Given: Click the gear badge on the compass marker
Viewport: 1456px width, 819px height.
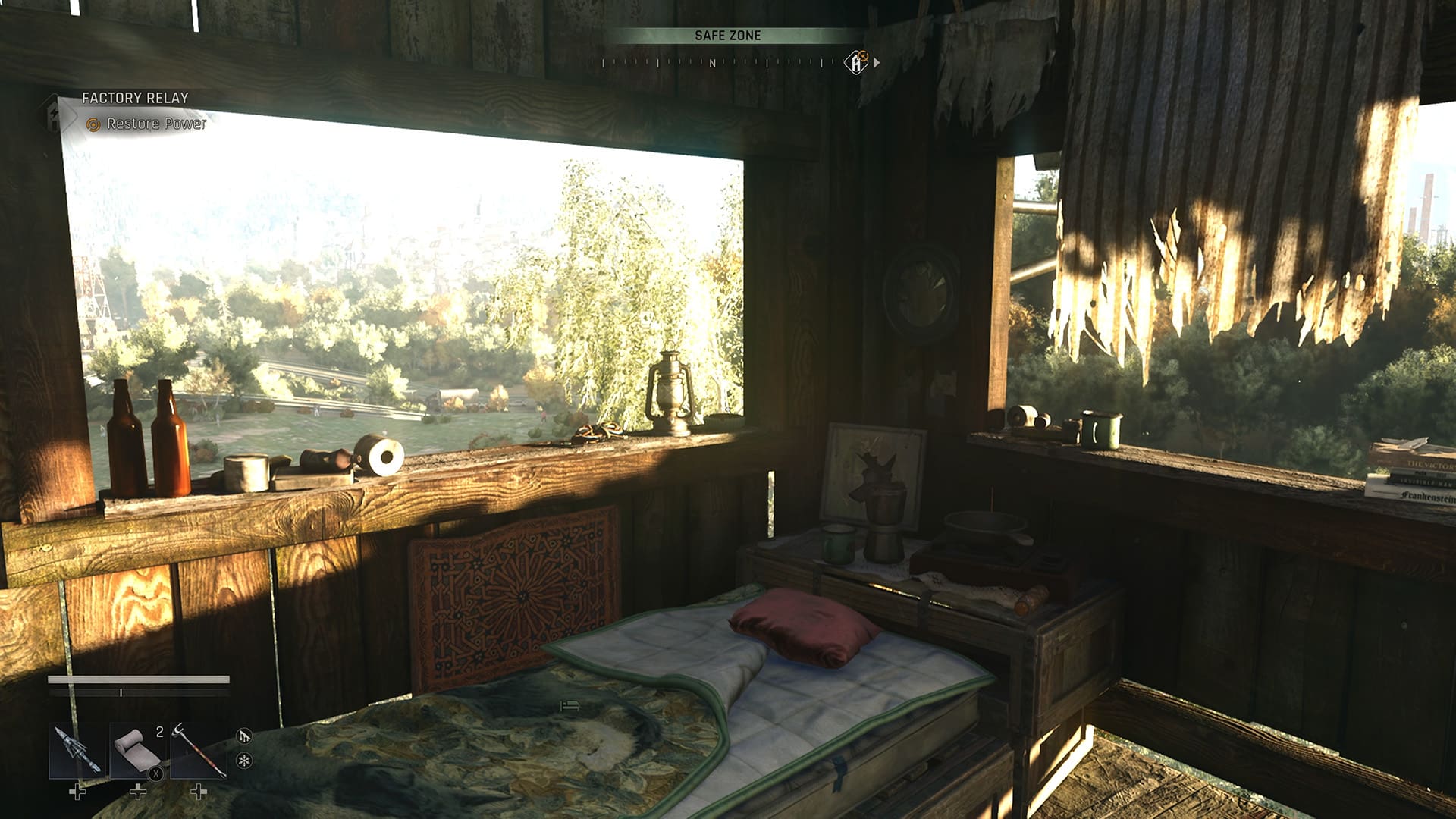Looking at the screenshot, I should click(863, 56).
